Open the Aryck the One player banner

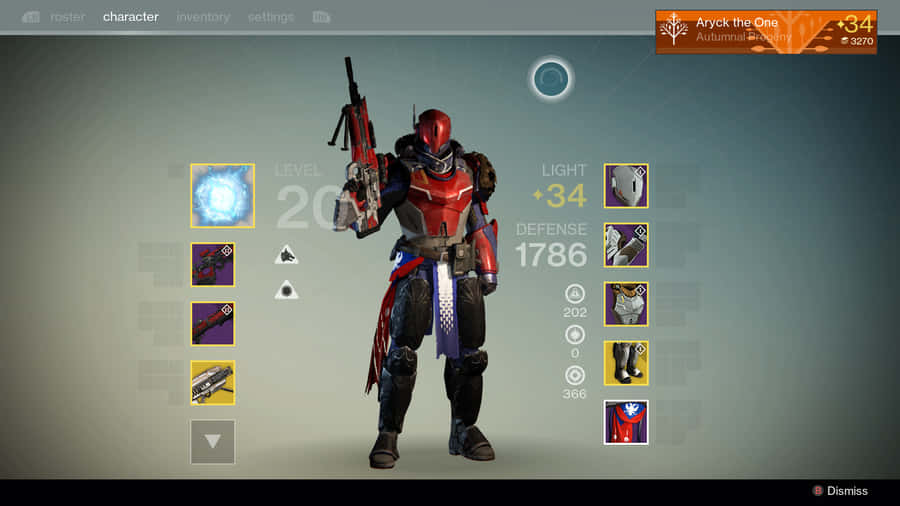(x=766, y=31)
